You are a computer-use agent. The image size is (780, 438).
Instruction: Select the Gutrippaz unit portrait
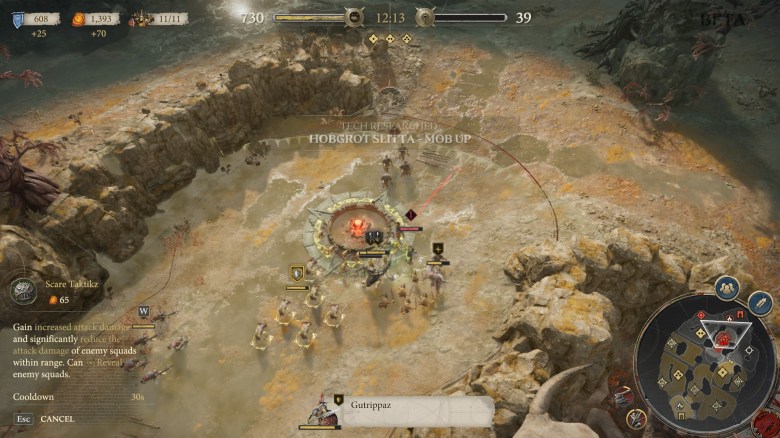point(320,412)
